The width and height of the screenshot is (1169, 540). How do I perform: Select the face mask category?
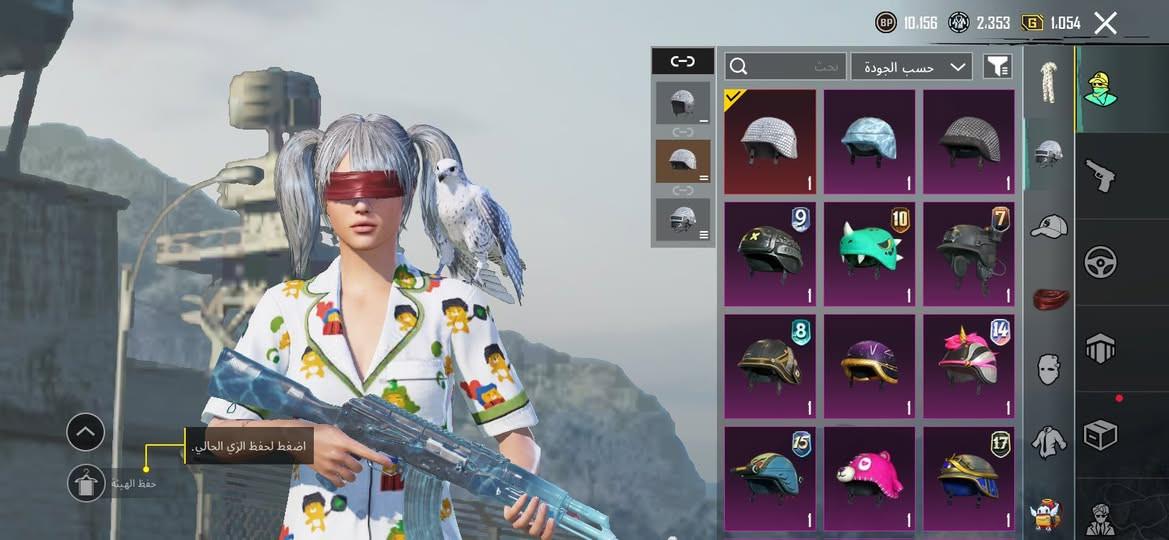[1047, 369]
